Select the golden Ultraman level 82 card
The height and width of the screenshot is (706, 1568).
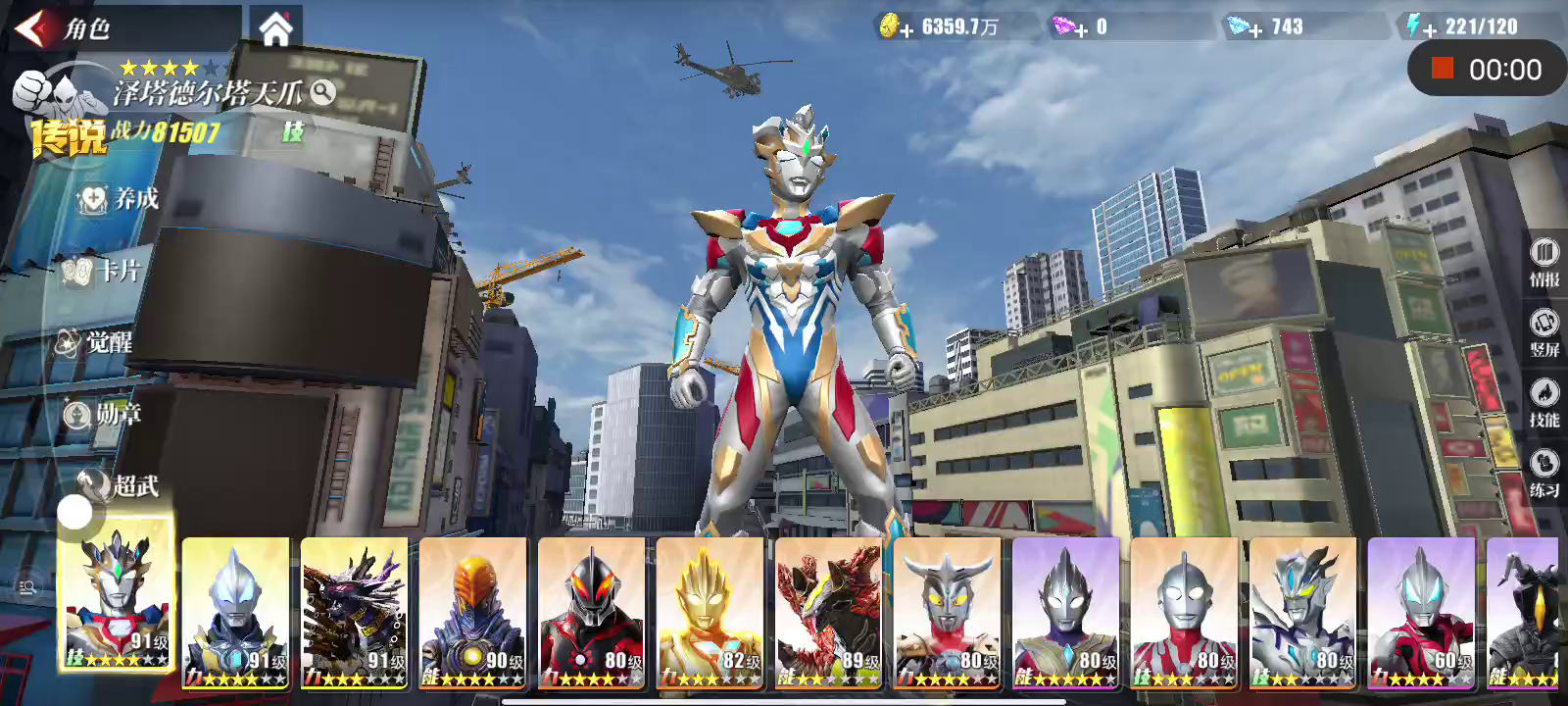pyautogui.click(x=710, y=611)
